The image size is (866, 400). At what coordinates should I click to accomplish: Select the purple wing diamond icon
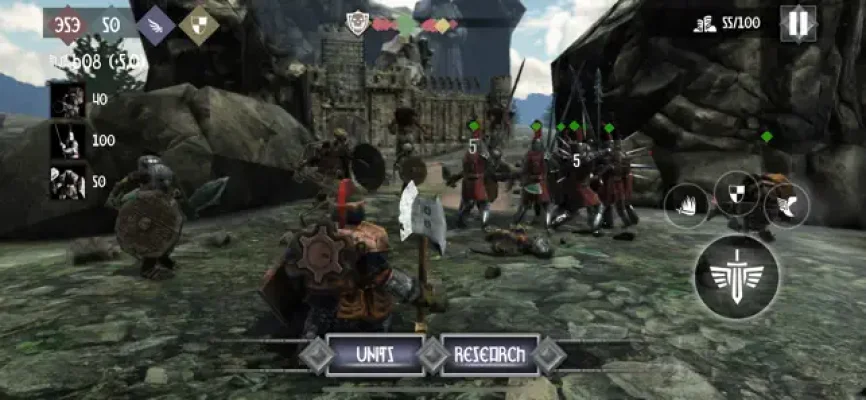click(156, 25)
